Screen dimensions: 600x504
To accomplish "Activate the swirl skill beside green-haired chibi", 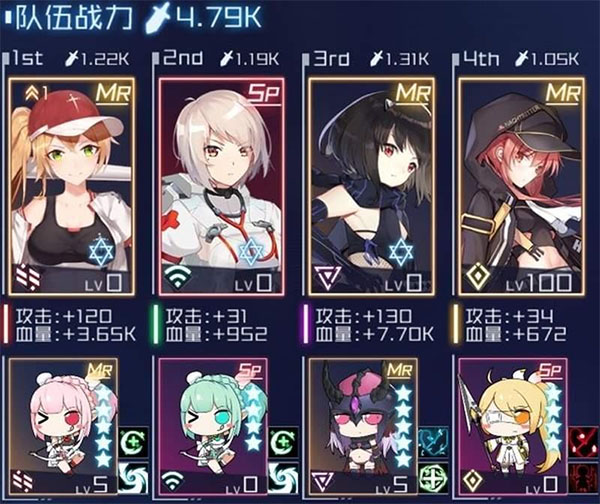I will click(283, 475).
